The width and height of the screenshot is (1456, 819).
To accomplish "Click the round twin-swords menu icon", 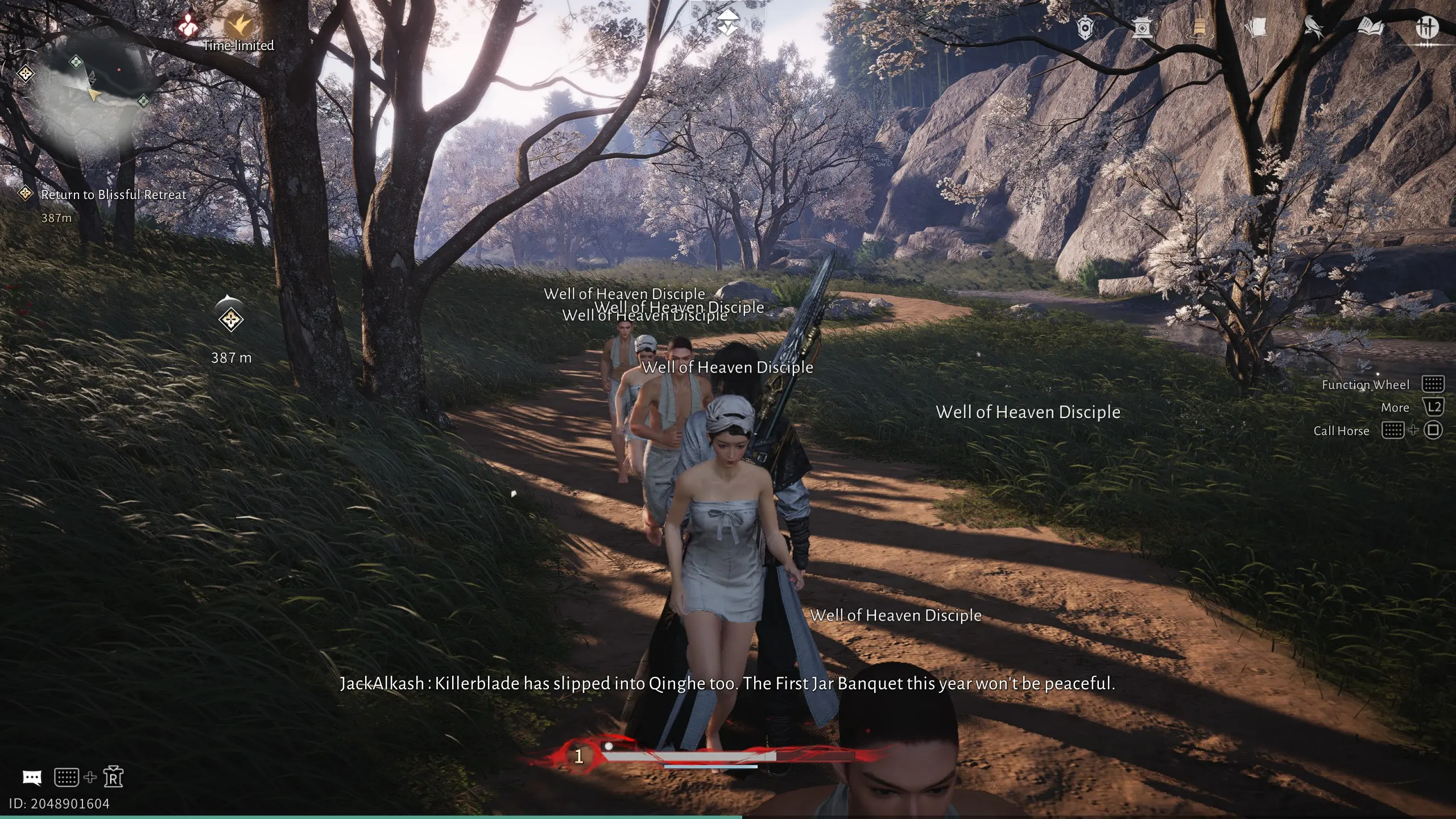I will point(1426,27).
